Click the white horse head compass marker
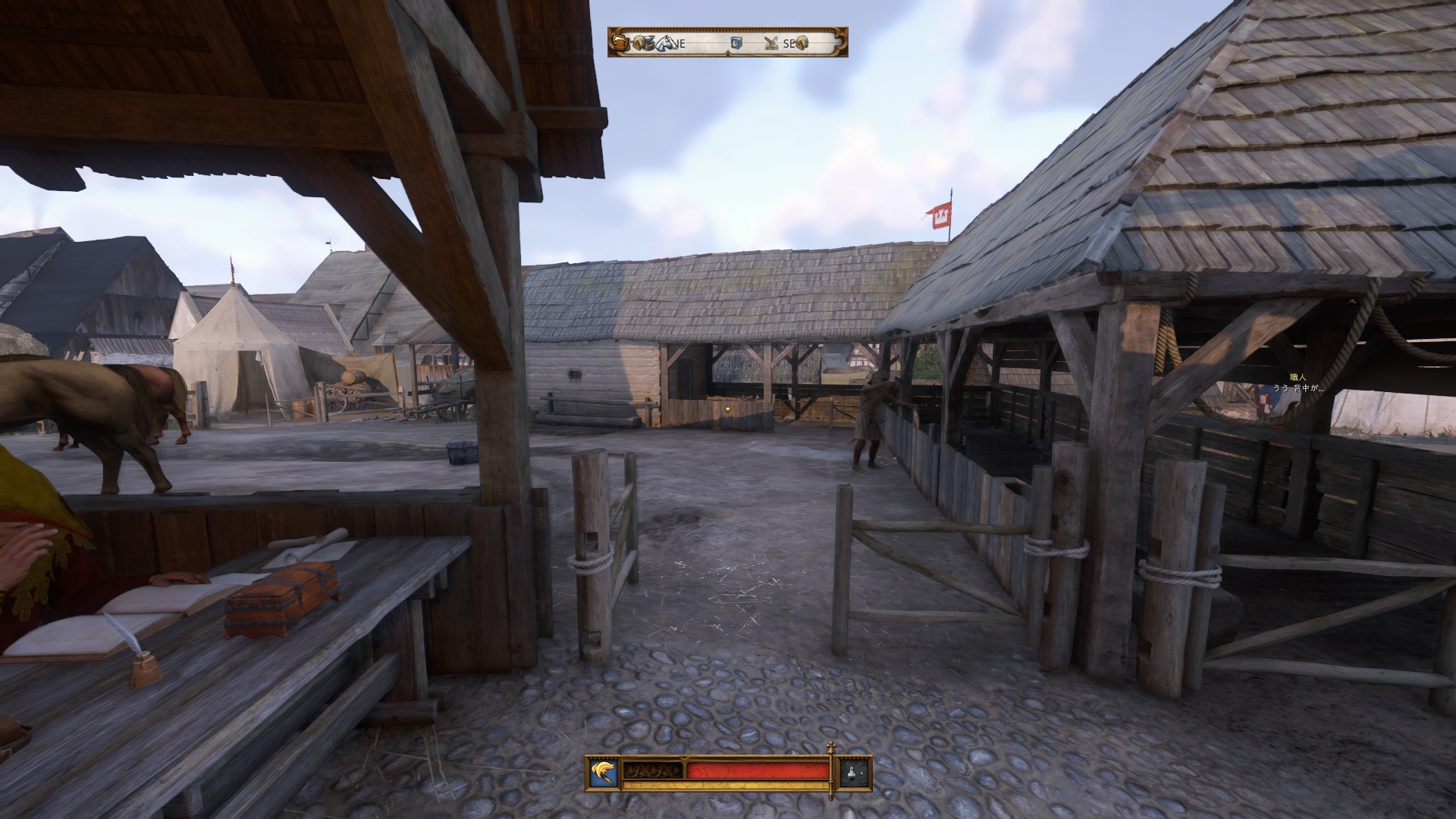1456x819 pixels. (x=666, y=43)
